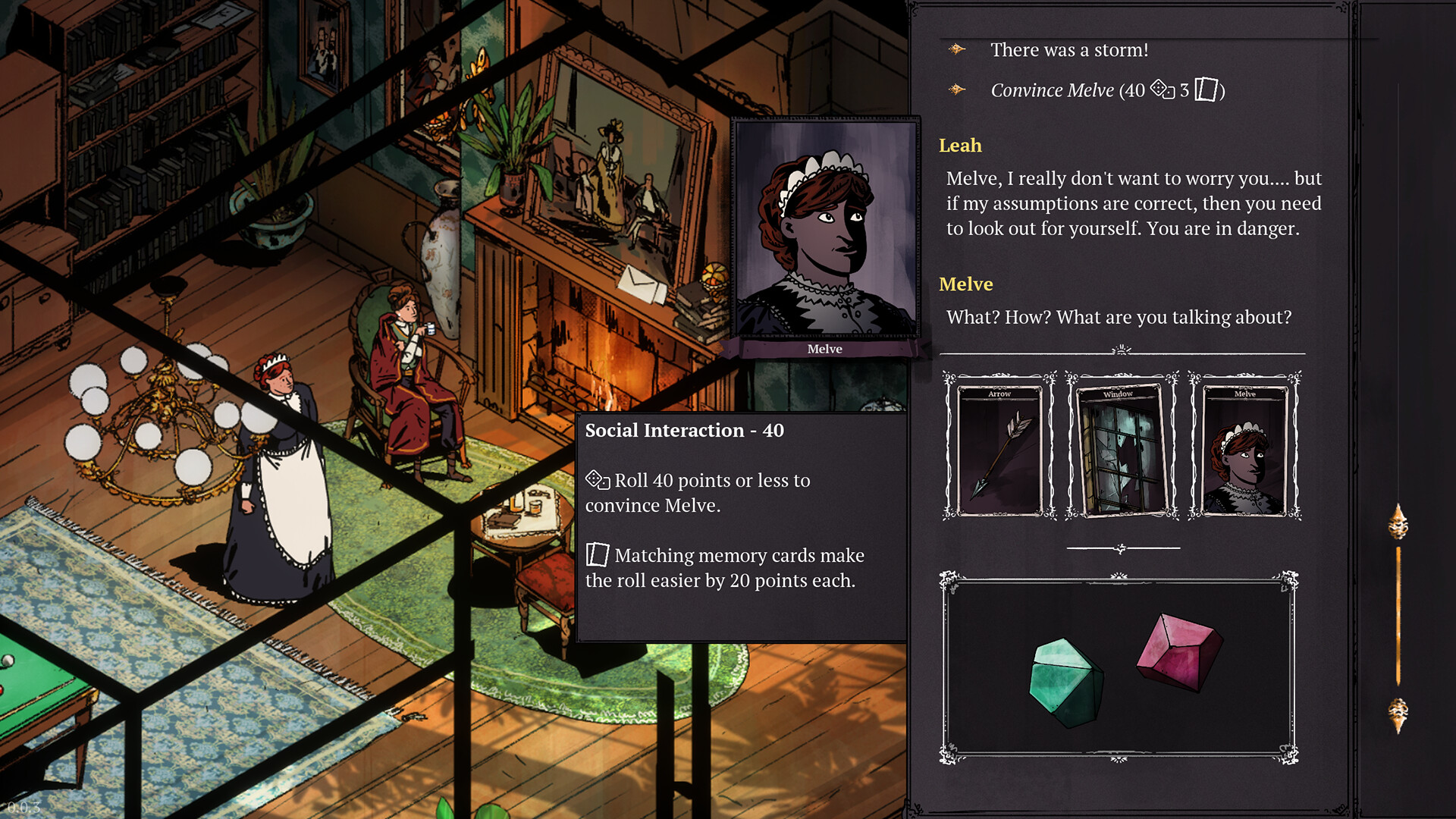The width and height of the screenshot is (1456, 819).
Task: Click the speaker name "Leah"
Action: tap(959, 145)
